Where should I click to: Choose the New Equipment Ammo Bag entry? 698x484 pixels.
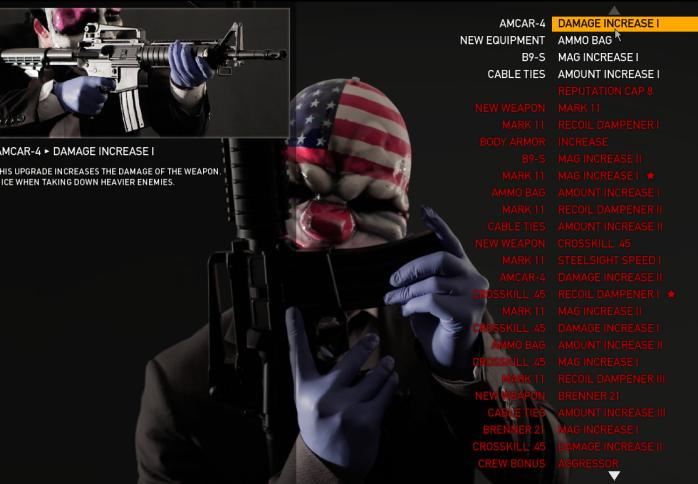[585, 40]
